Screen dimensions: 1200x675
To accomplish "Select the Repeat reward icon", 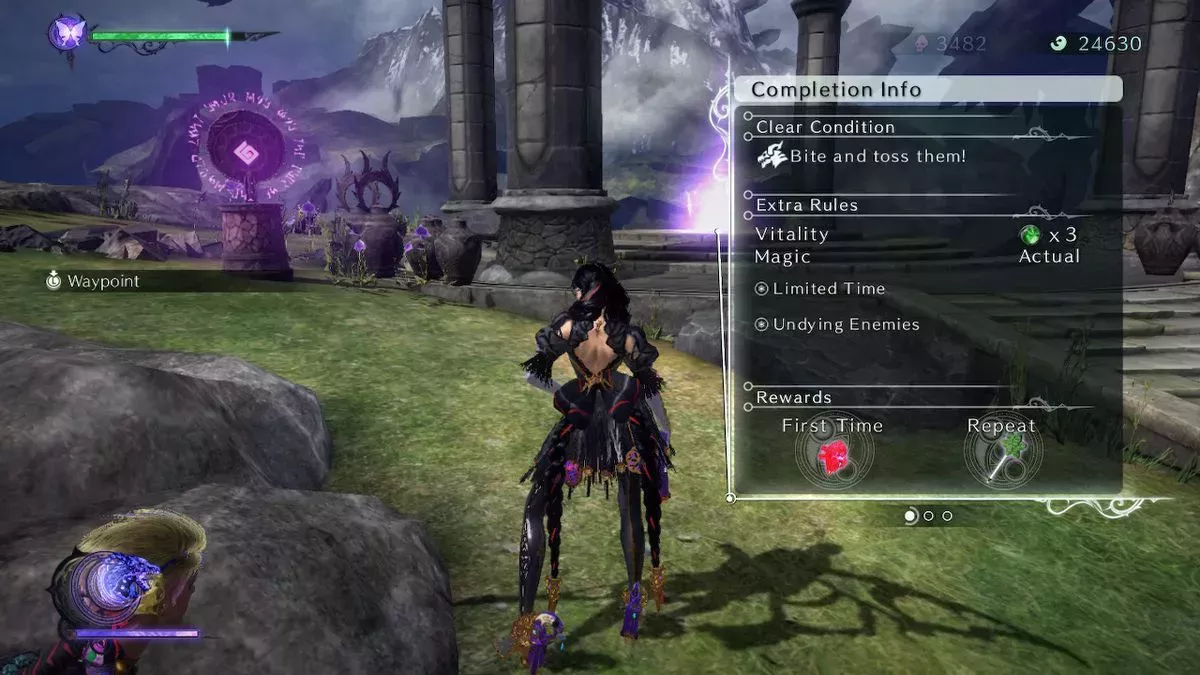I will 1002,458.
